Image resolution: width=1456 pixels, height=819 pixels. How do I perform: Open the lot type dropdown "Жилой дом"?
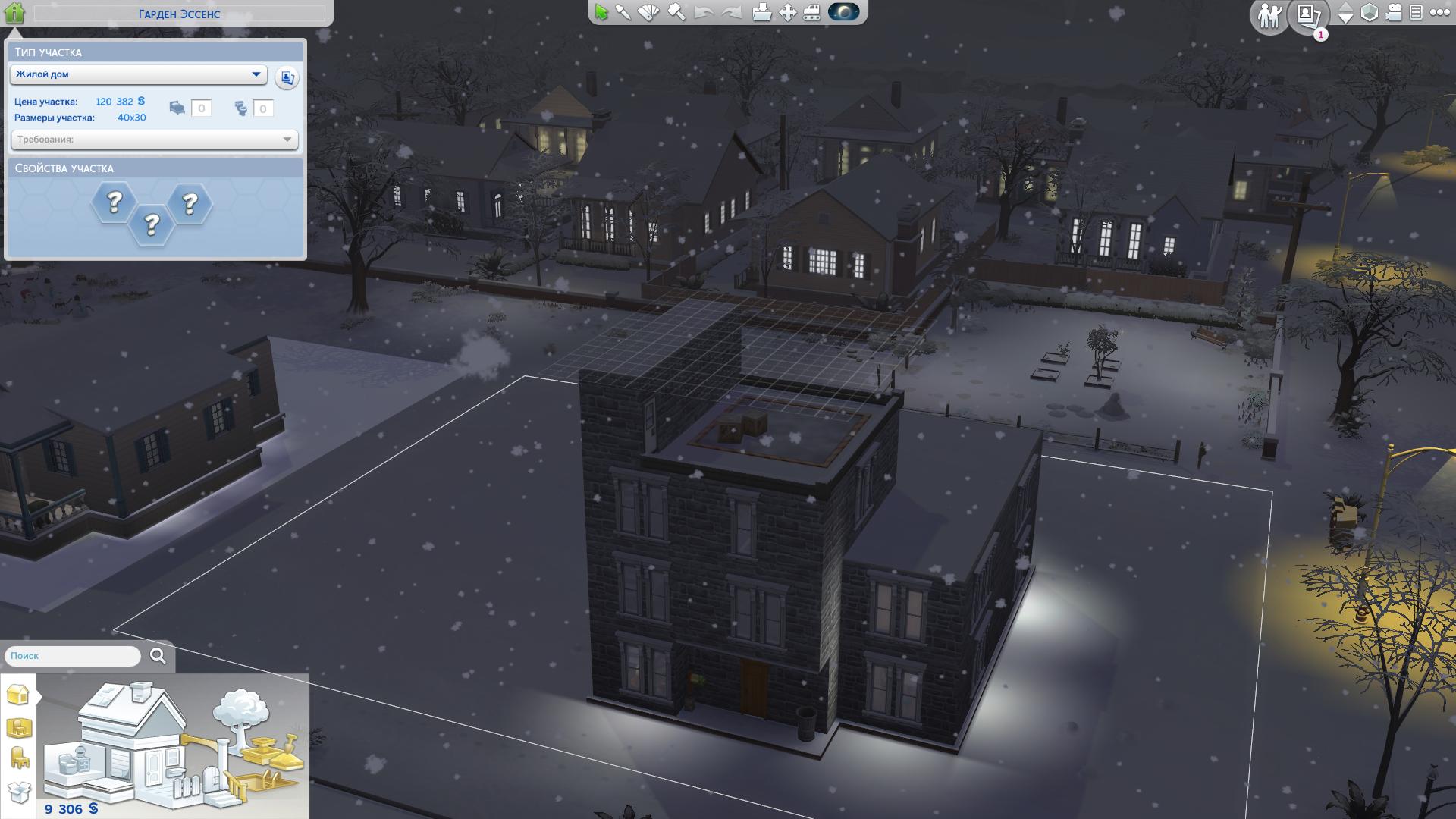coord(138,74)
